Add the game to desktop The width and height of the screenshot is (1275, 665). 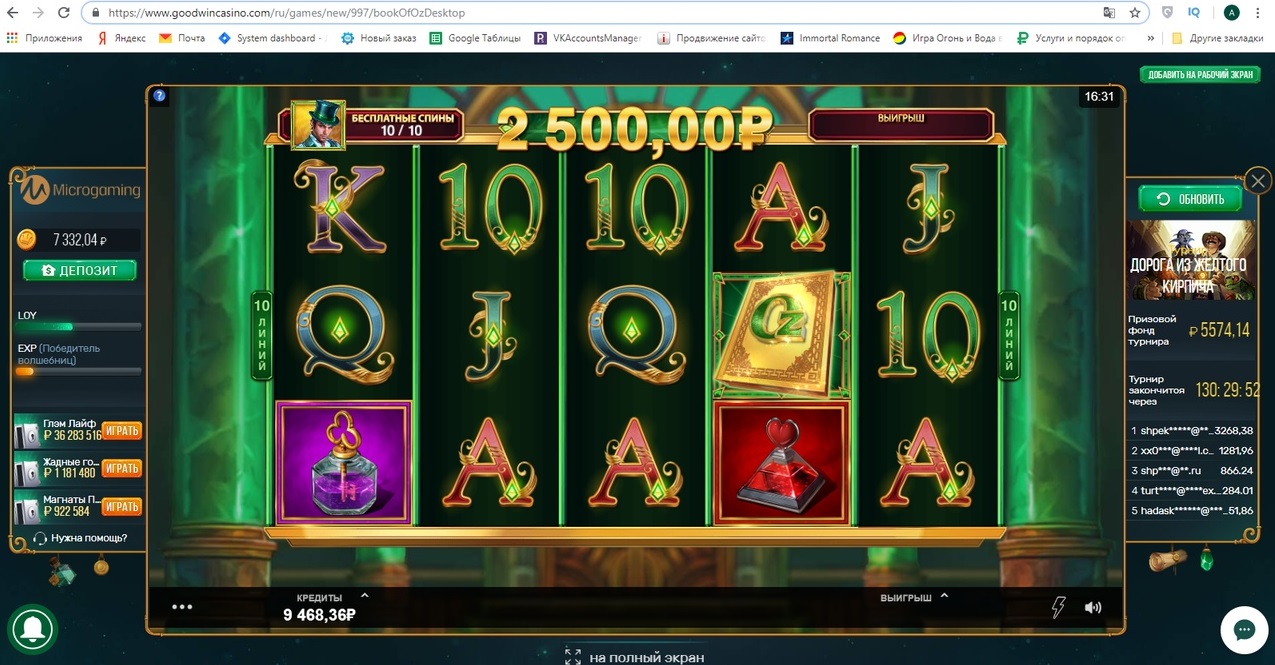point(1199,74)
